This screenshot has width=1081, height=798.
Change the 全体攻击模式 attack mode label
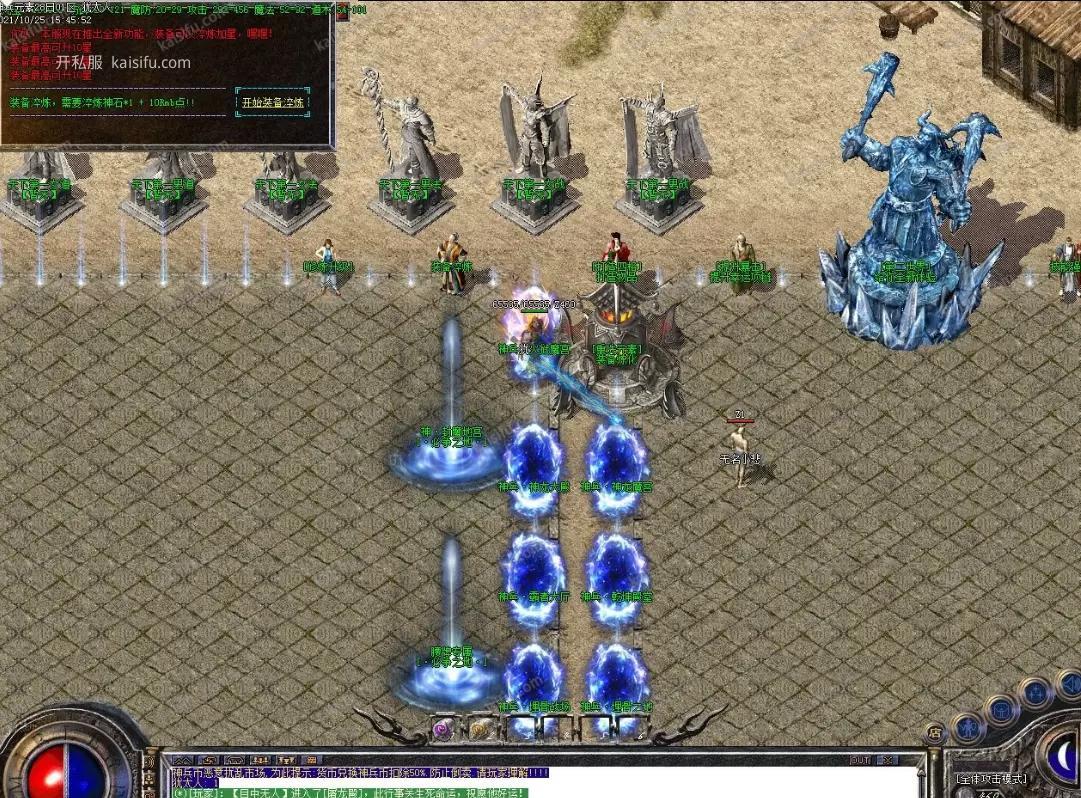992,778
